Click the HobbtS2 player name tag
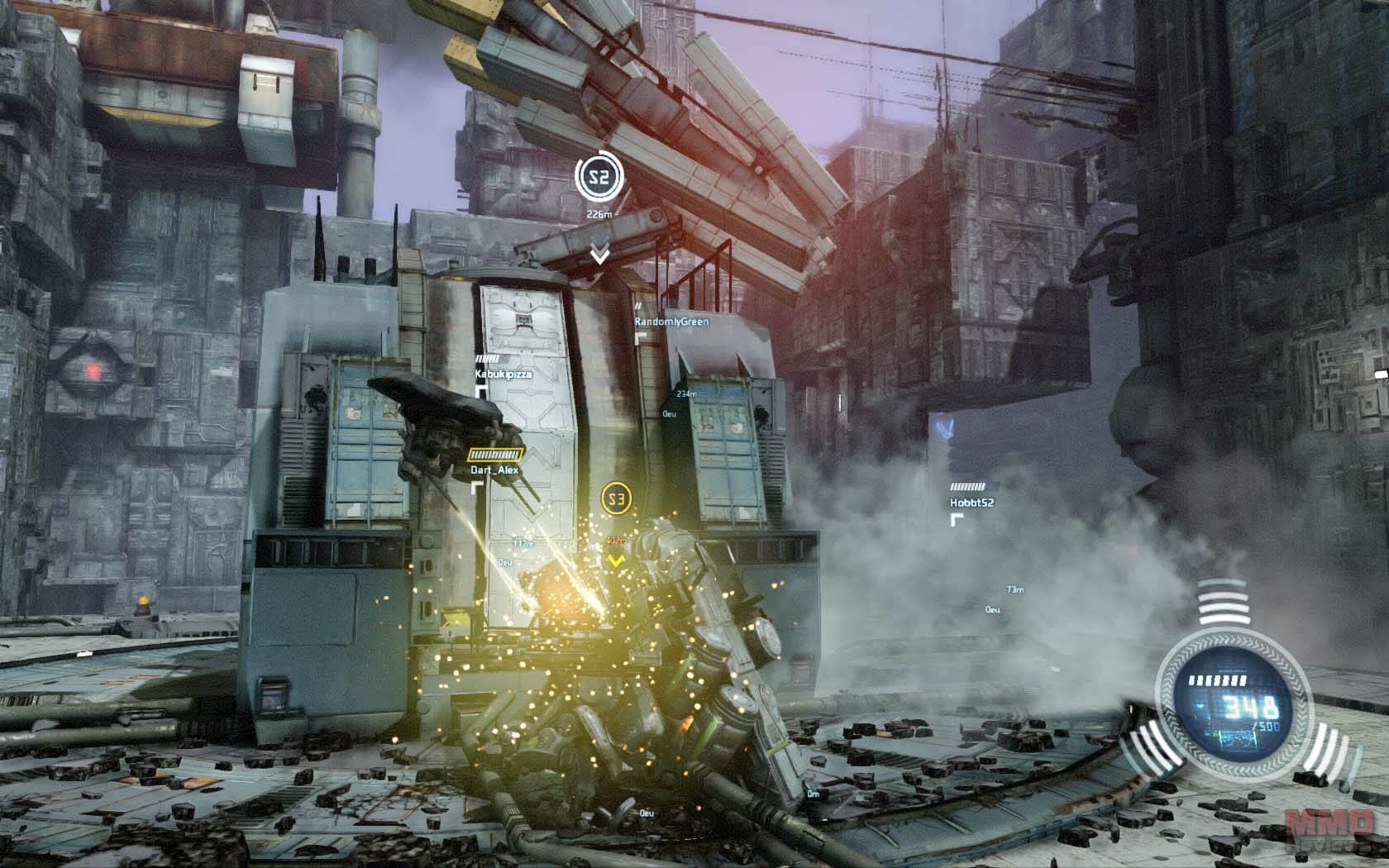This screenshot has height=868, width=1389. [x=971, y=502]
